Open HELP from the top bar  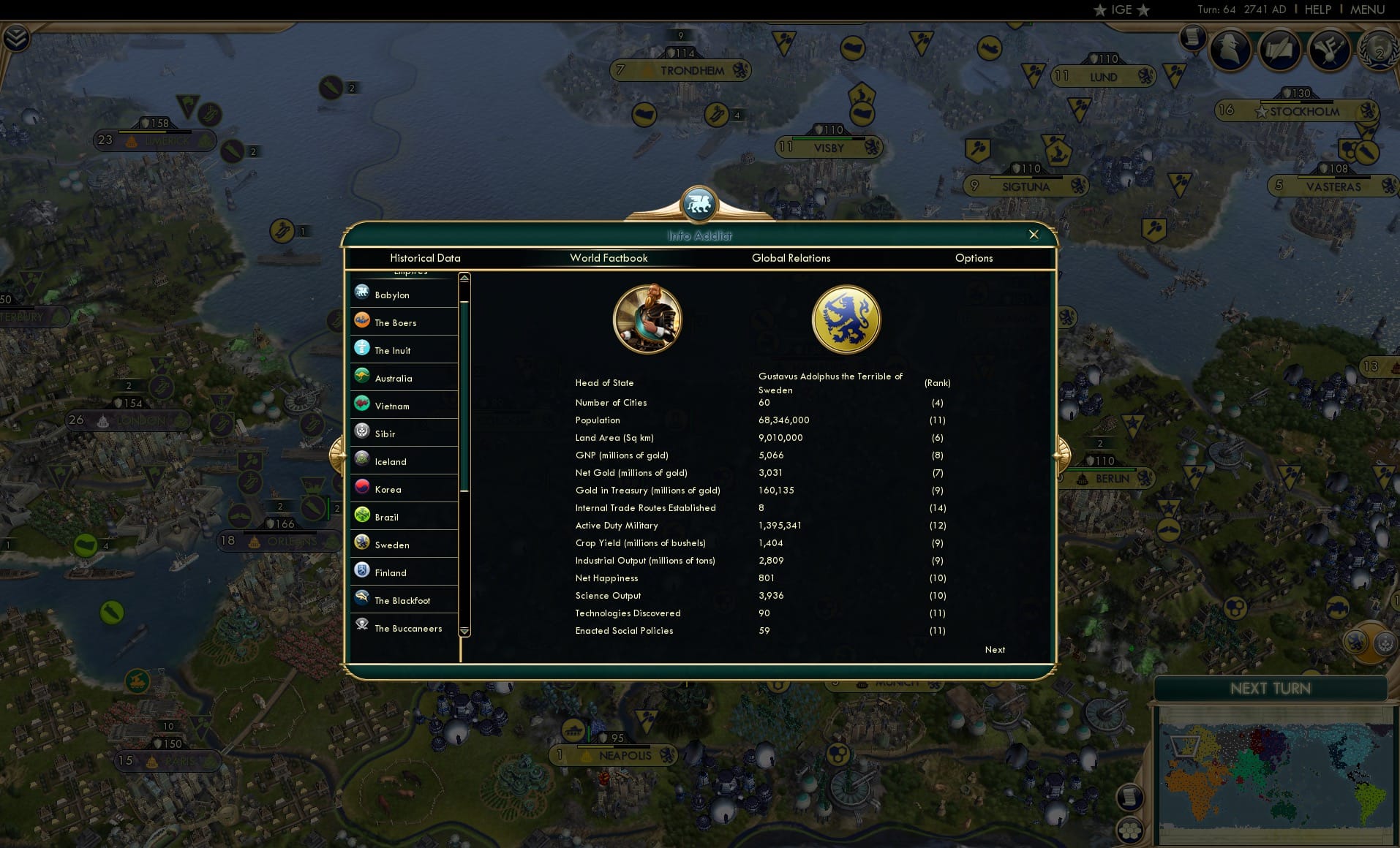[1317, 10]
